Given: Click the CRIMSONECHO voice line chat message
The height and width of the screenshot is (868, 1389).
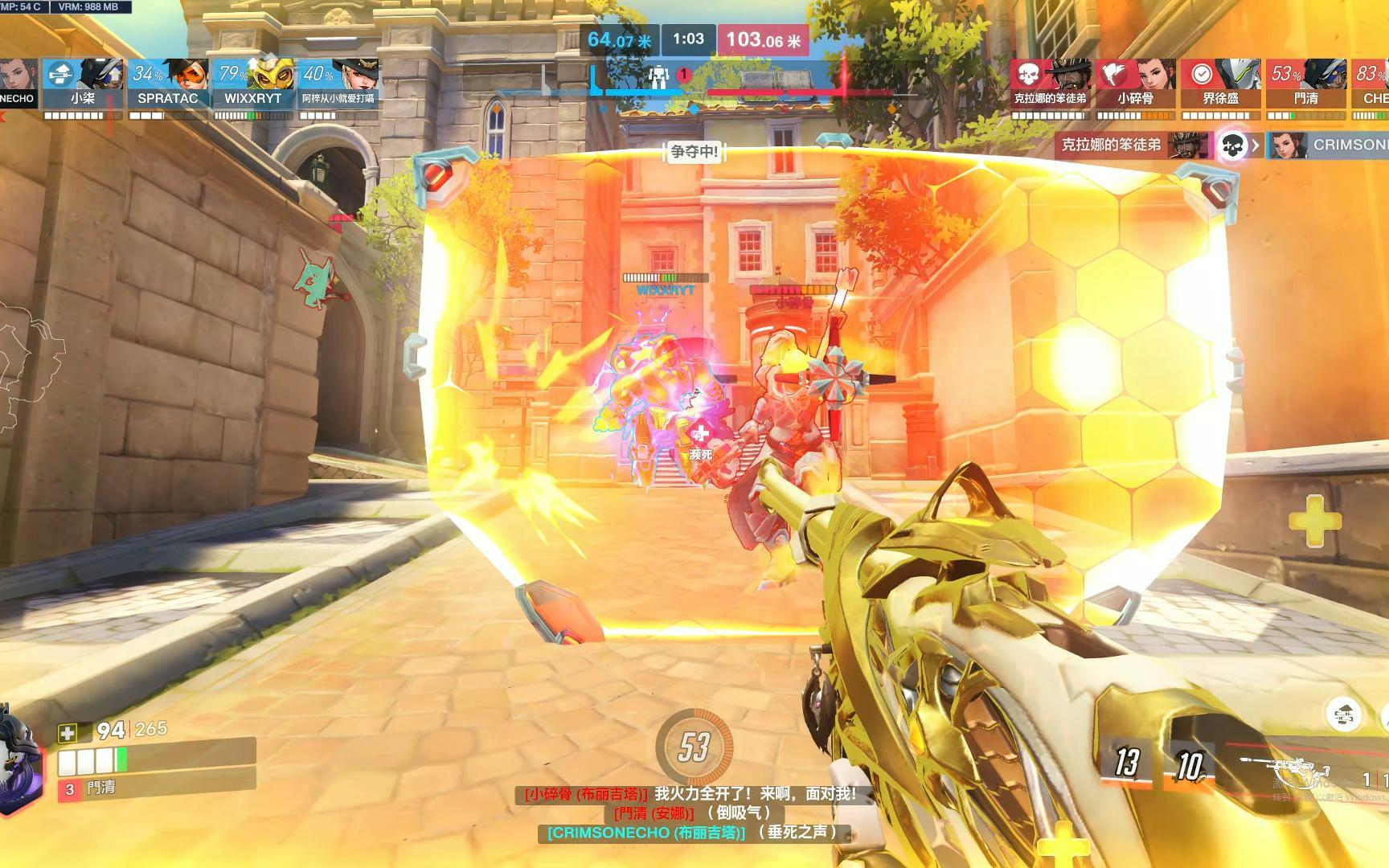Looking at the screenshot, I should point(690,833).
